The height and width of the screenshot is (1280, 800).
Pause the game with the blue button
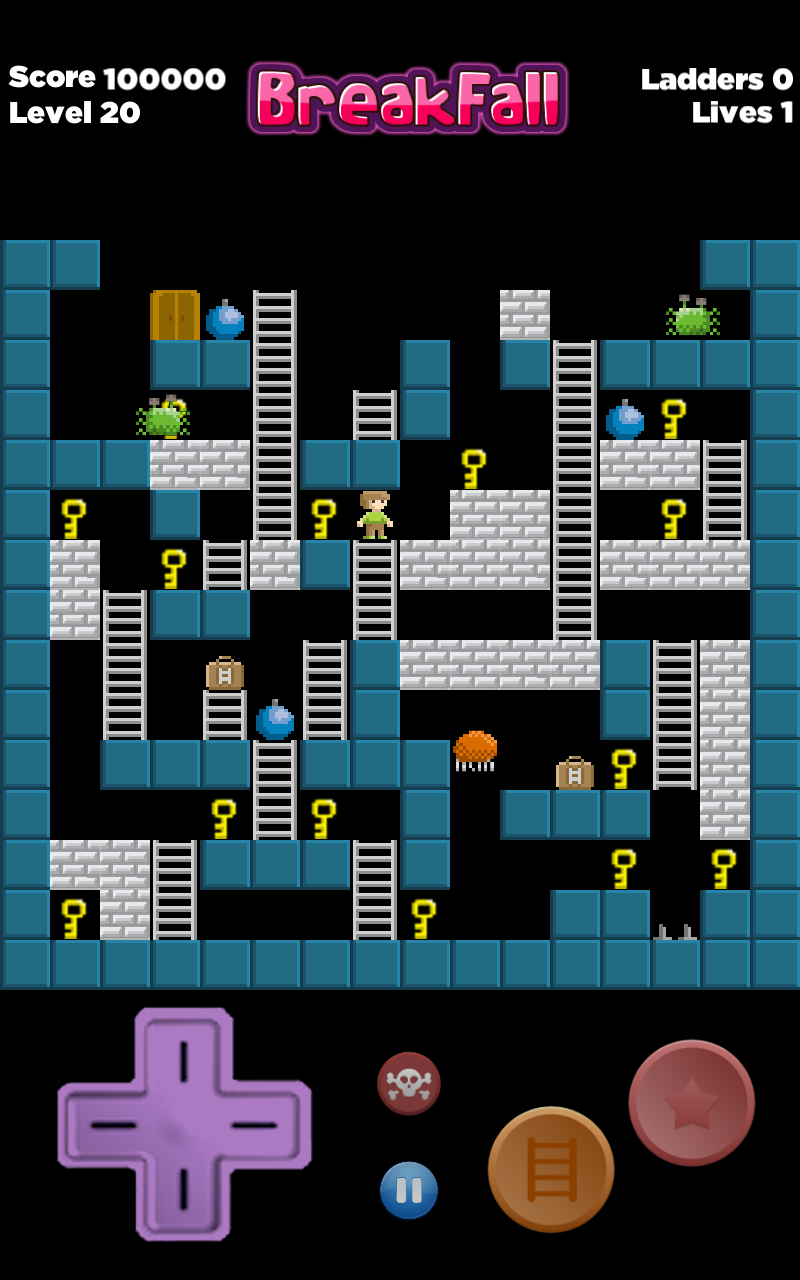tap(409, 1190)
